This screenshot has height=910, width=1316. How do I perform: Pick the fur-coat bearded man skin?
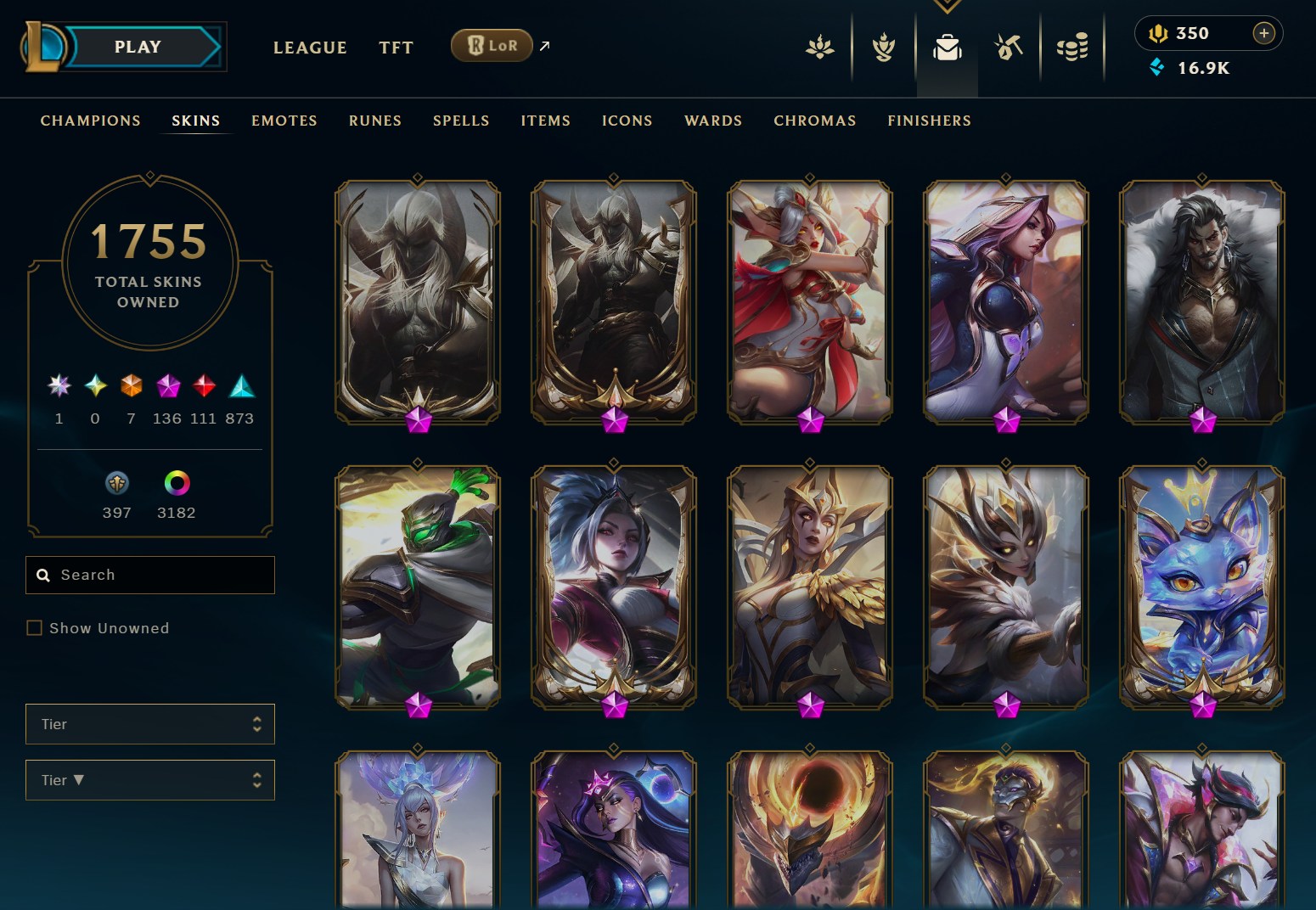(x=1201, y=301)
